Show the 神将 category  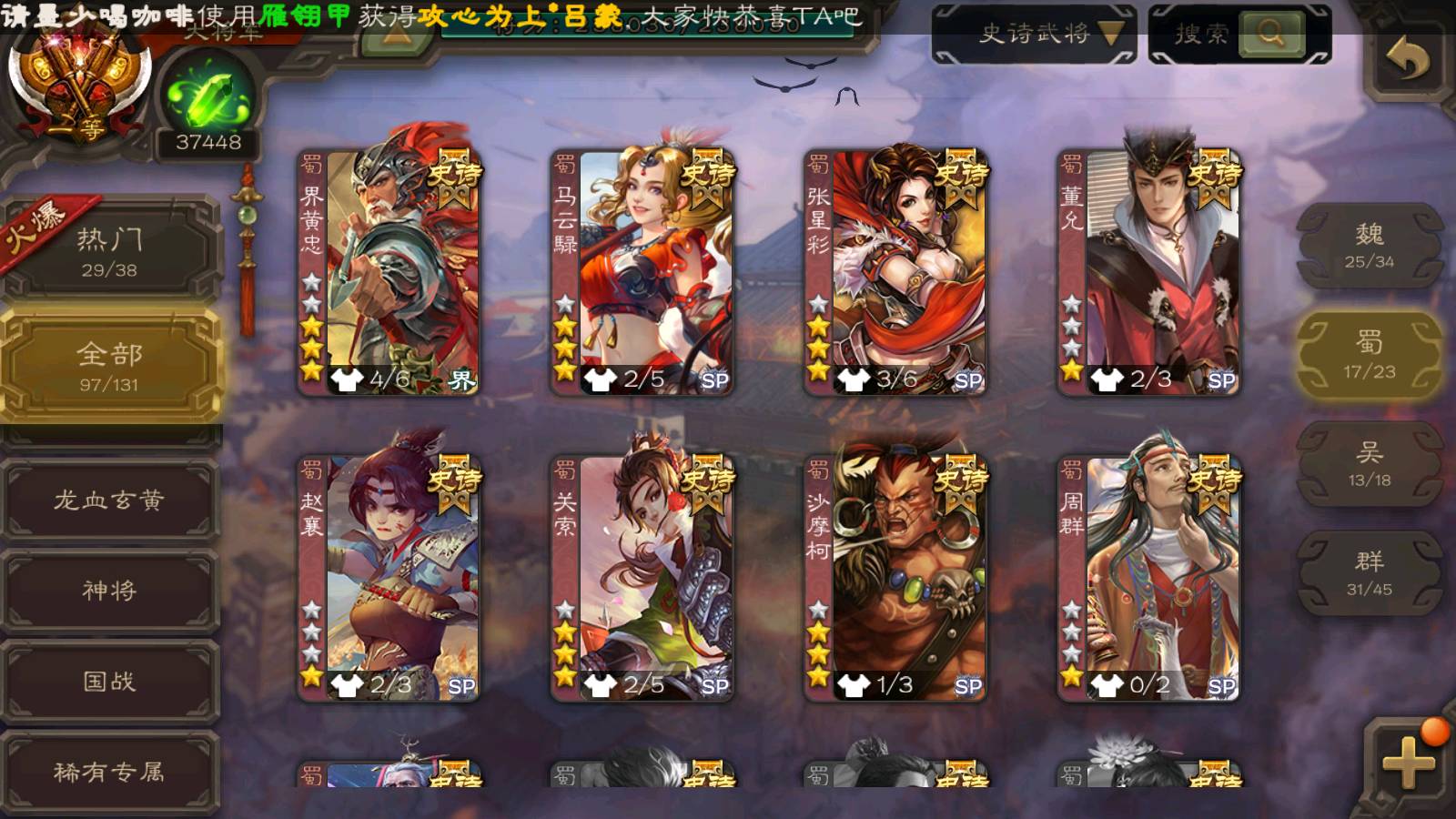tap(110, 590)
